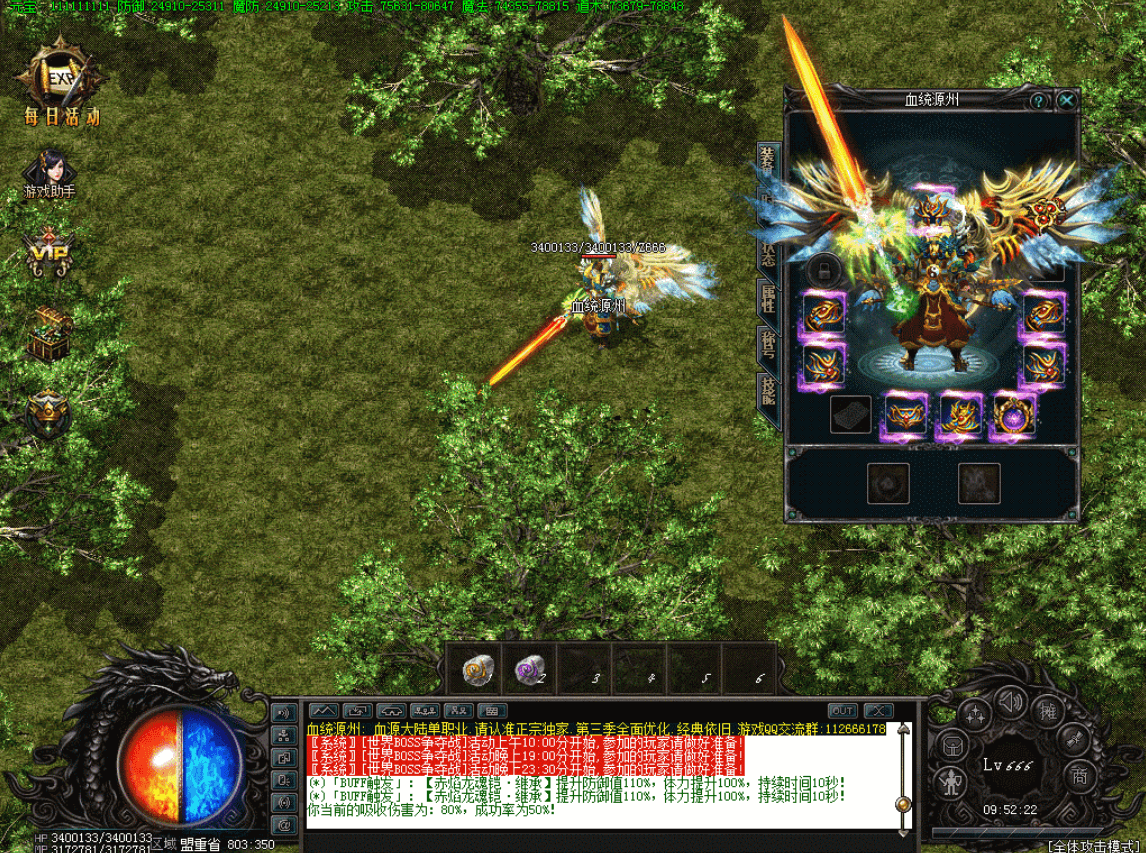
Task: Click the OUT button above chat
Action: pyautogui.click(x=843, y=711)
